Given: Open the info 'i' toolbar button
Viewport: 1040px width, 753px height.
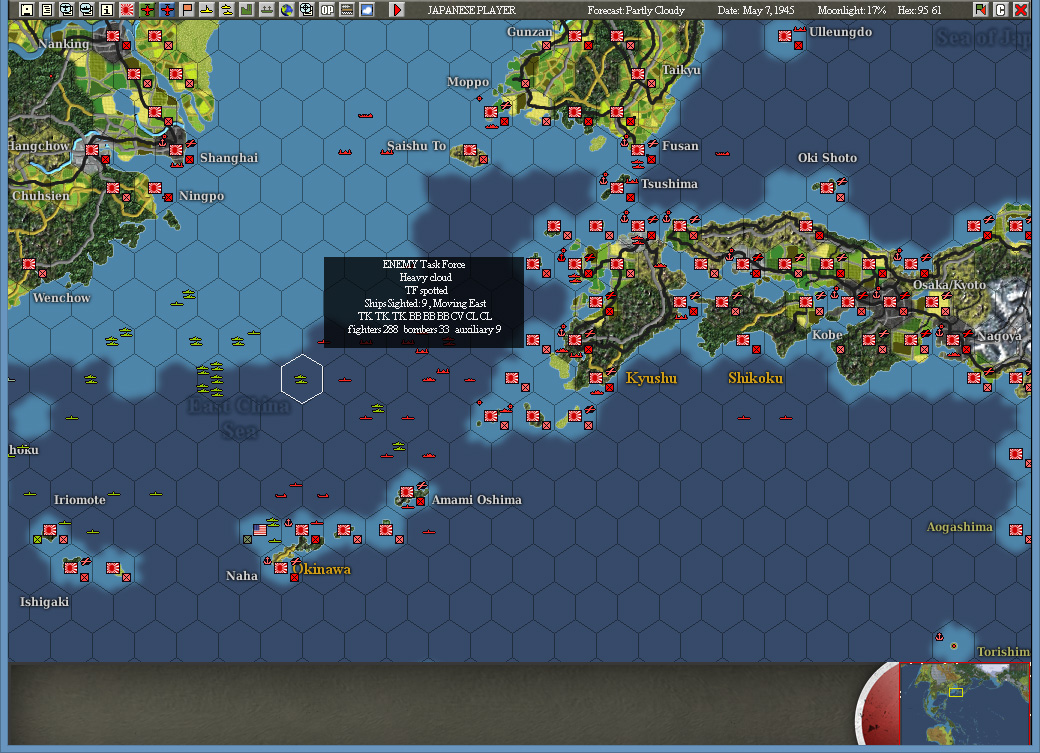Looking at the screenshot, I should point(106,9).
